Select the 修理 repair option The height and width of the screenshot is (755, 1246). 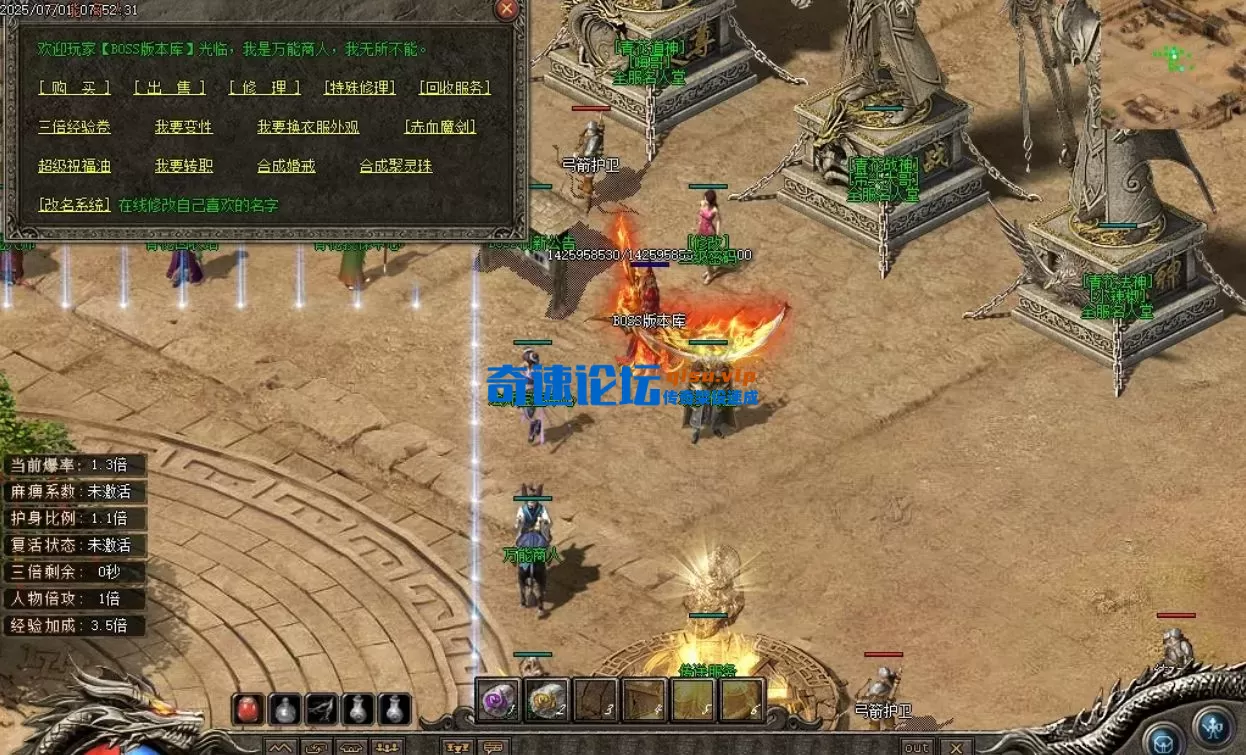[264, 88]
